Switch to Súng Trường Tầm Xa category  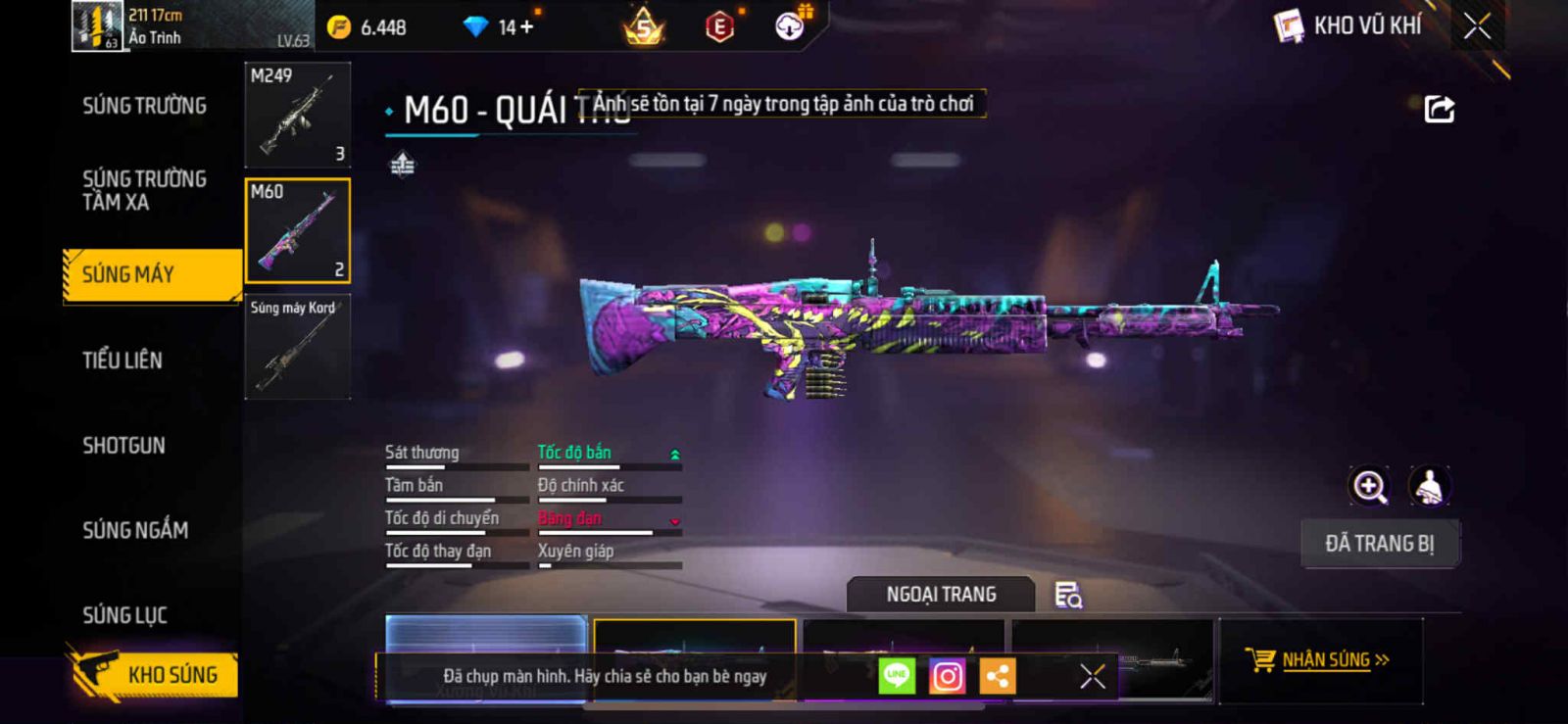144,190
